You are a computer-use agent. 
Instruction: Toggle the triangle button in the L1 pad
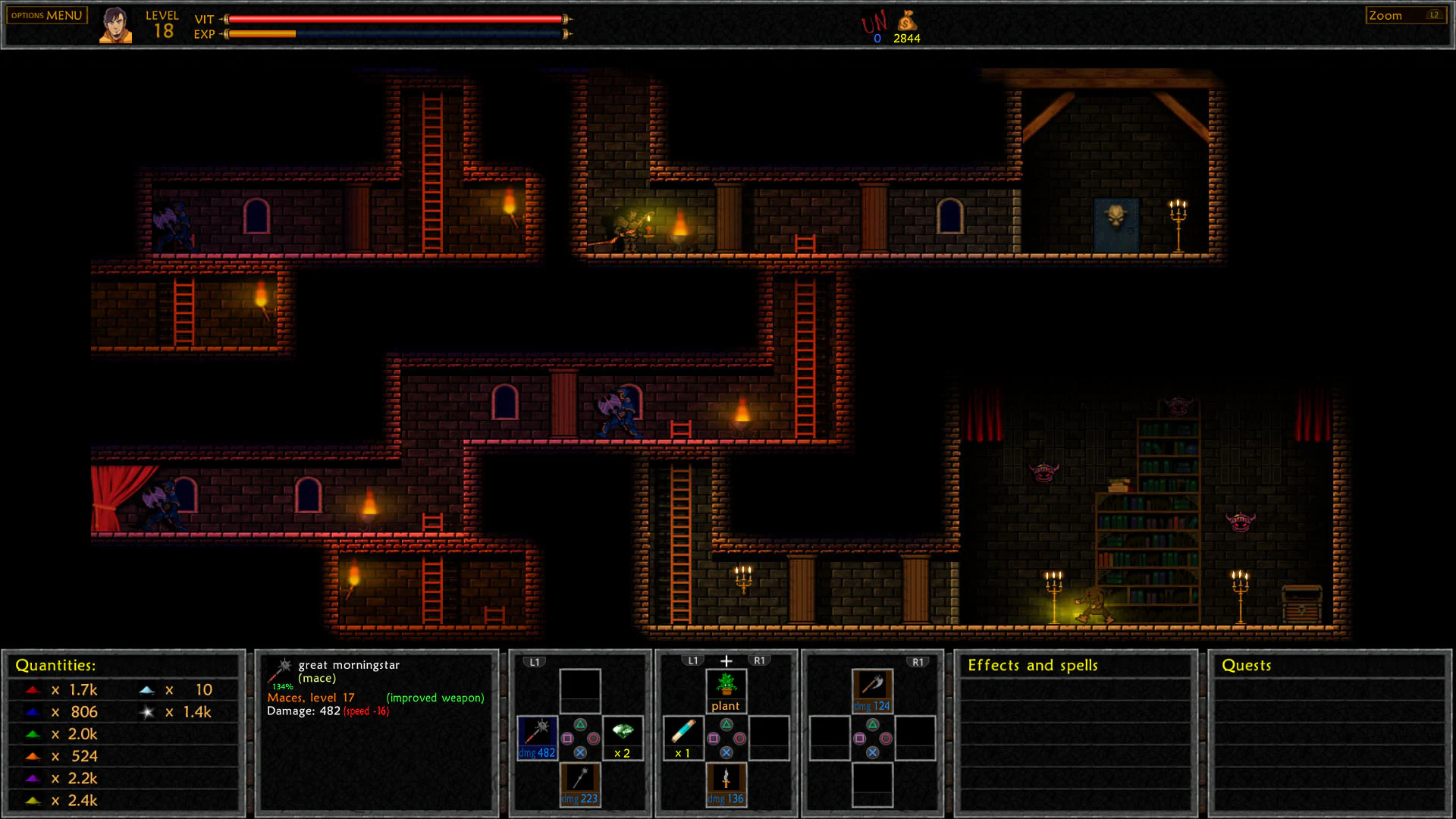(580, 725)
